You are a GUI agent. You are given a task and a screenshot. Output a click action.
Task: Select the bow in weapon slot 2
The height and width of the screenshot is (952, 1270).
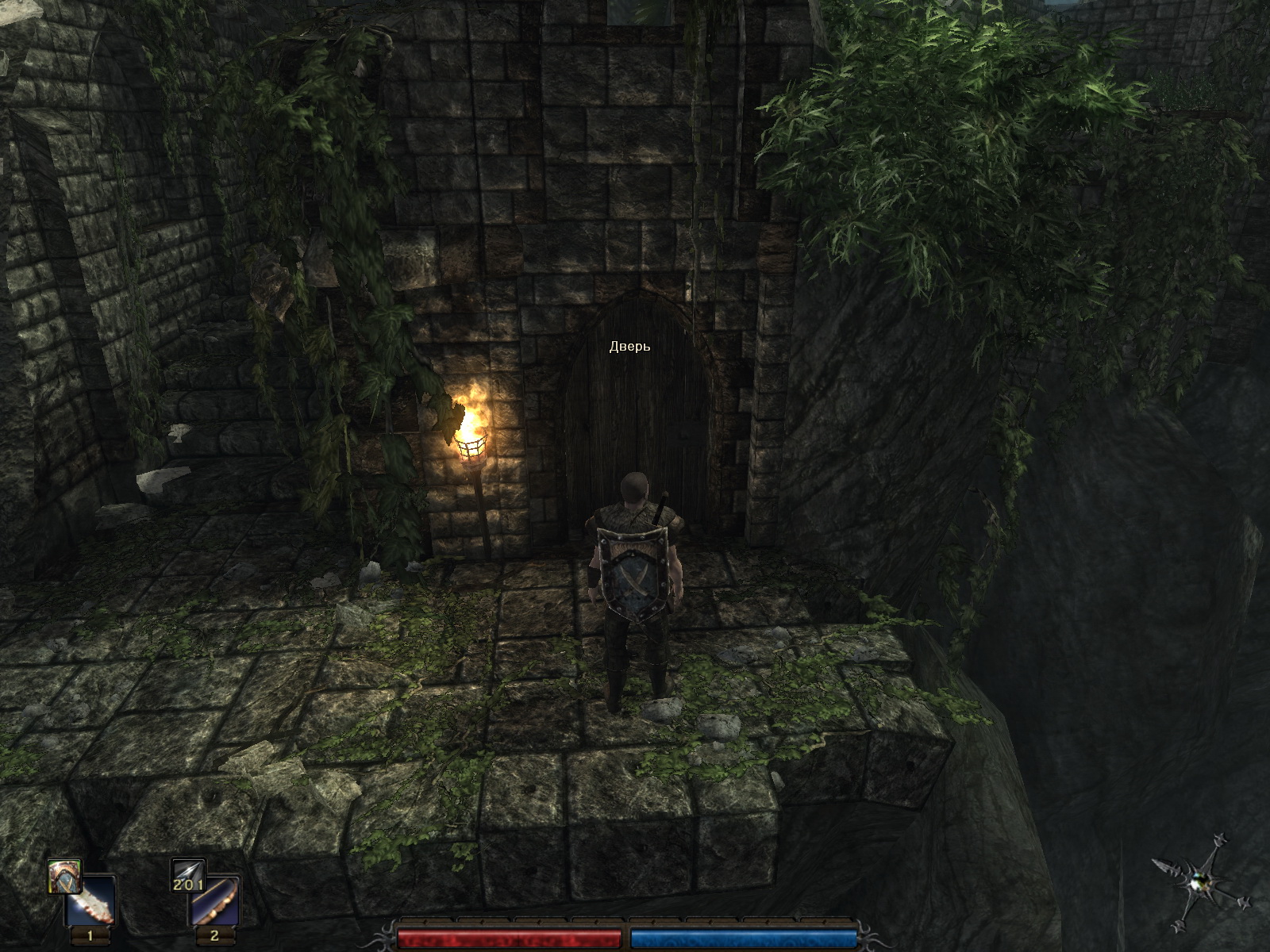pyautogui.click(x=214, y=901)
